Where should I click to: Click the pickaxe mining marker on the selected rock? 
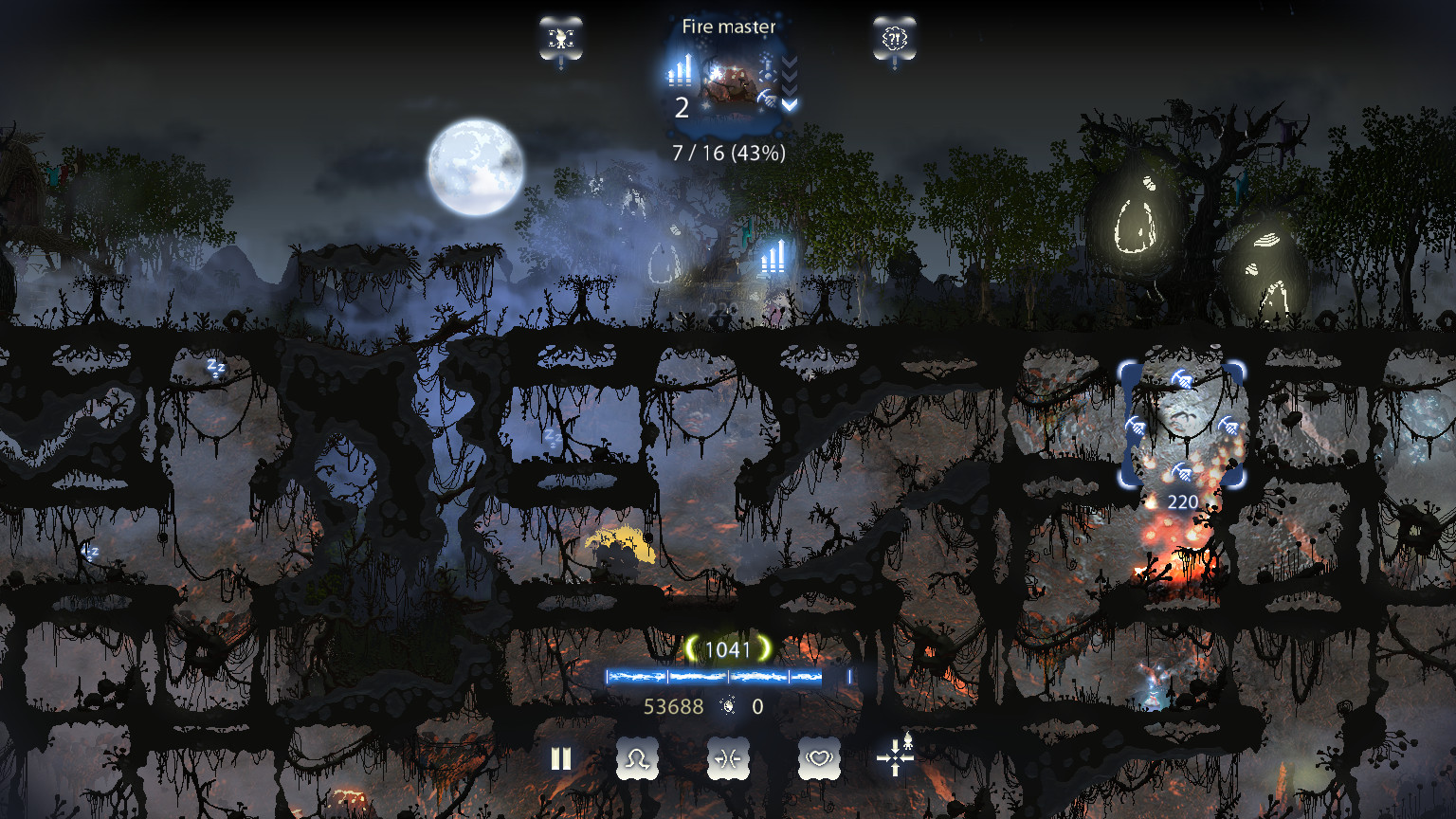[x=1182, y=377]
